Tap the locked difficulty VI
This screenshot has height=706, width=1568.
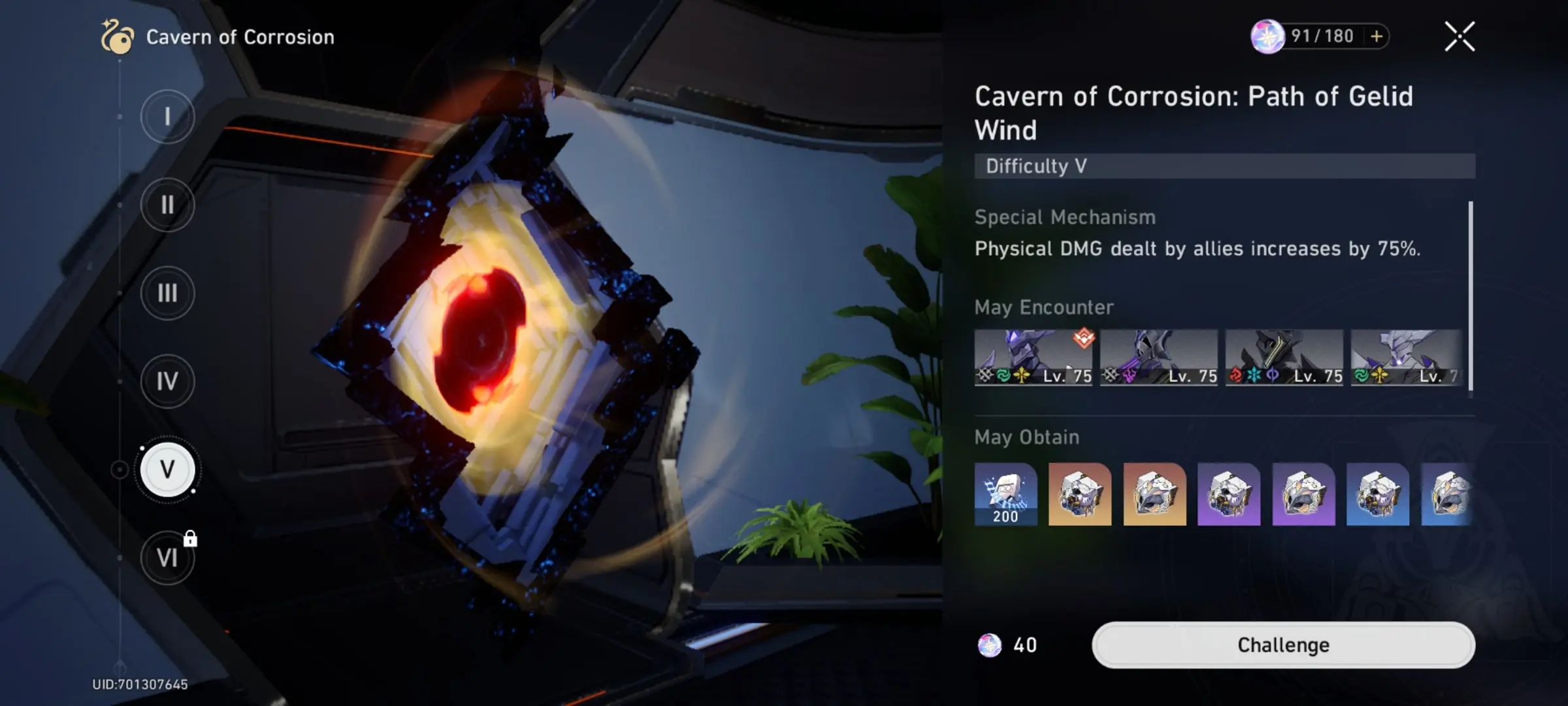point(167,558)
